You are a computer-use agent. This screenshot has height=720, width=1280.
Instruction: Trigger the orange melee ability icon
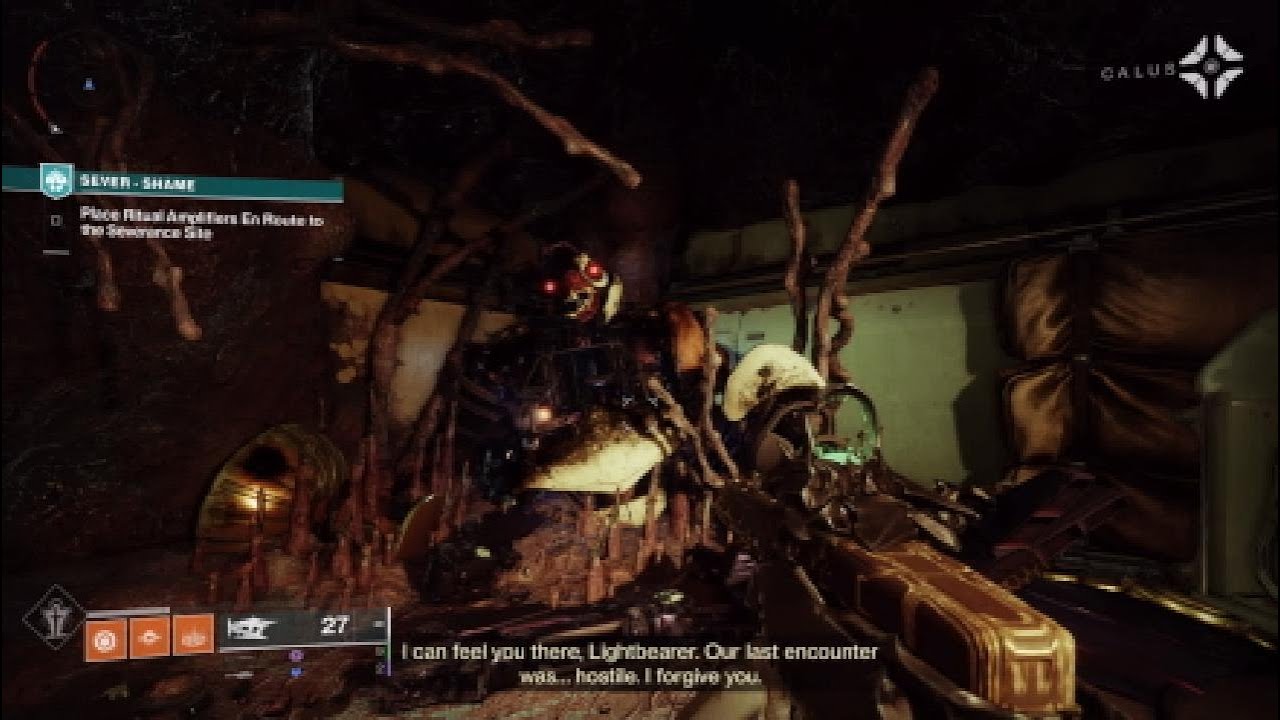[x=150, y=637]
